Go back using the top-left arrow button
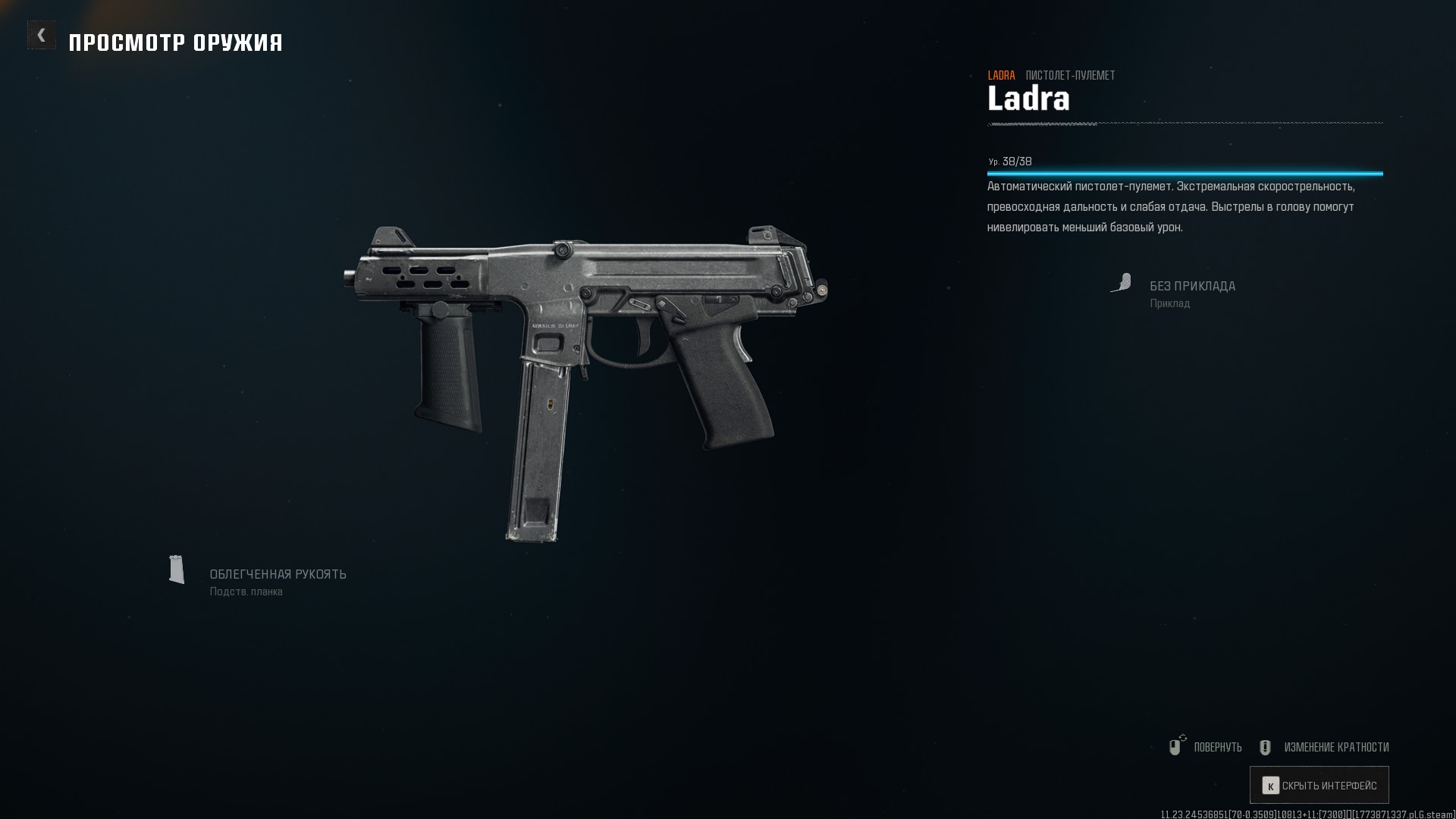 click(42, 35)
